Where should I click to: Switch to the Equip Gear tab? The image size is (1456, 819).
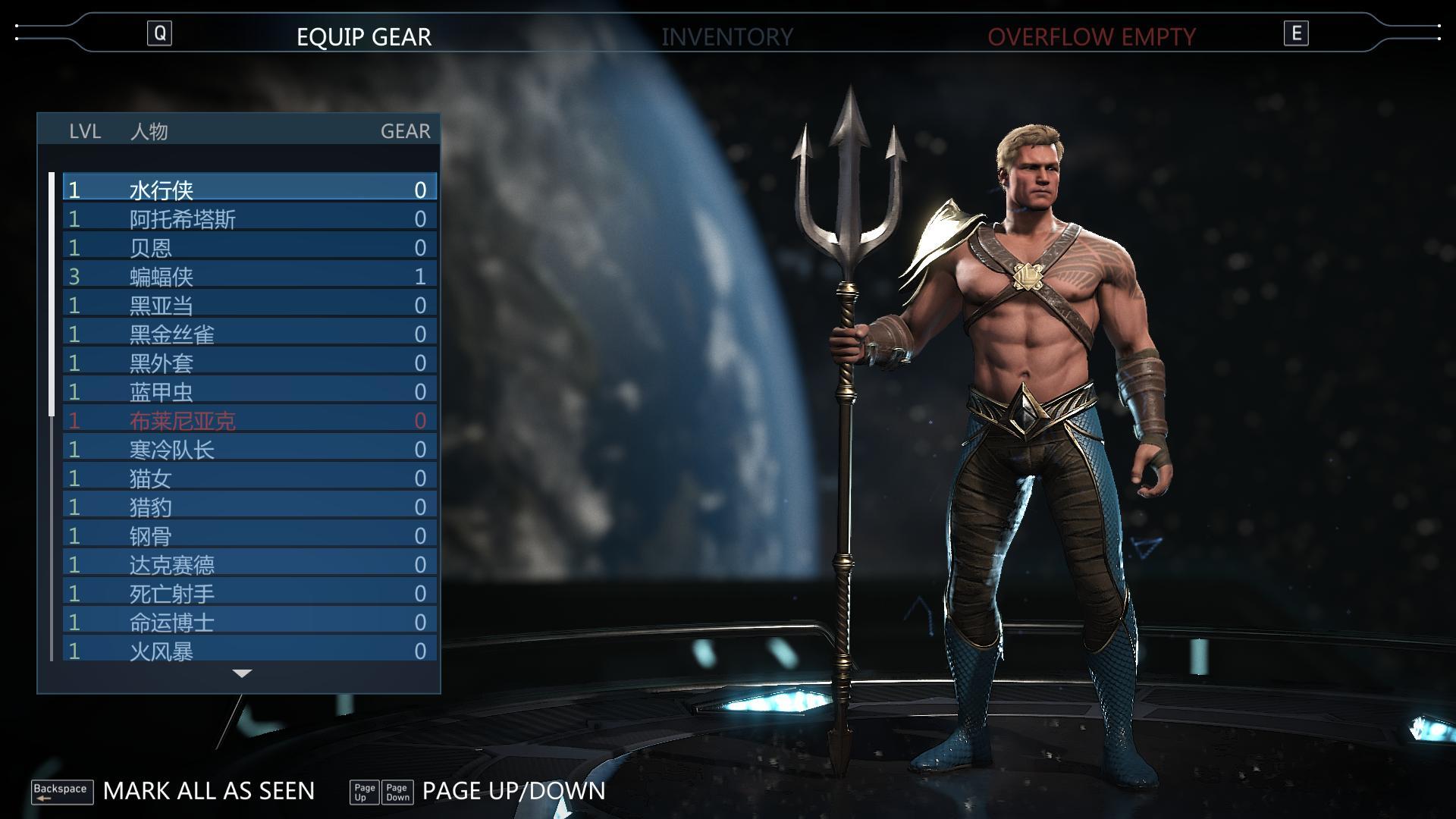point(363,36)
